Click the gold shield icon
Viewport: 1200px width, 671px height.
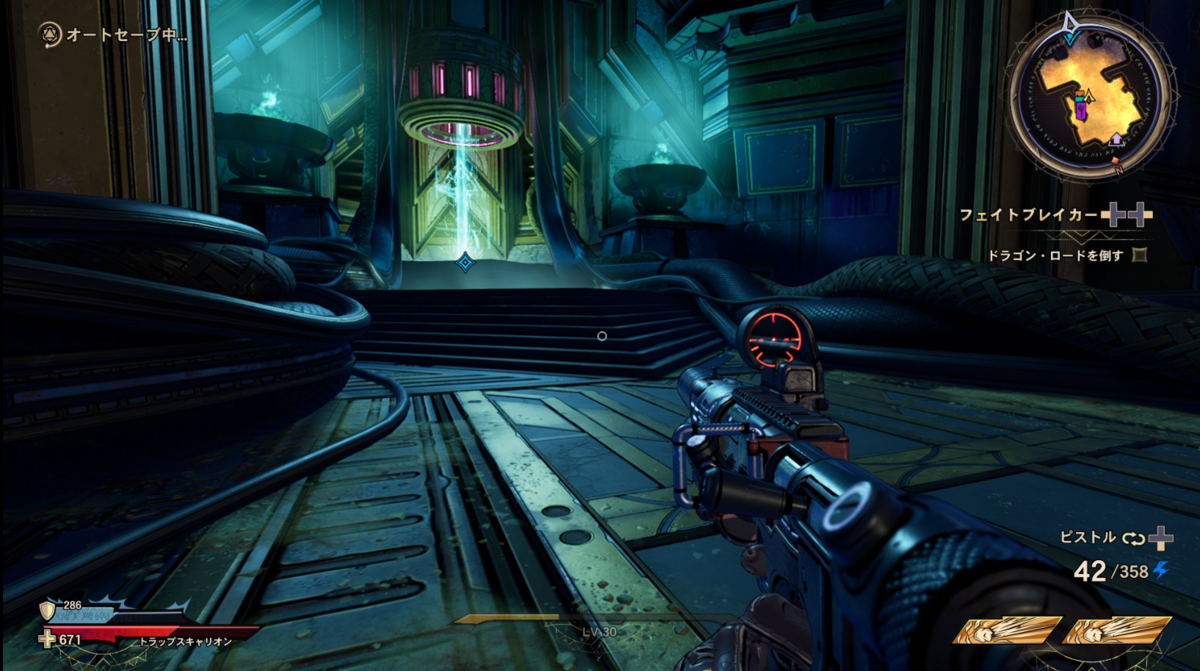click(45, 610)
